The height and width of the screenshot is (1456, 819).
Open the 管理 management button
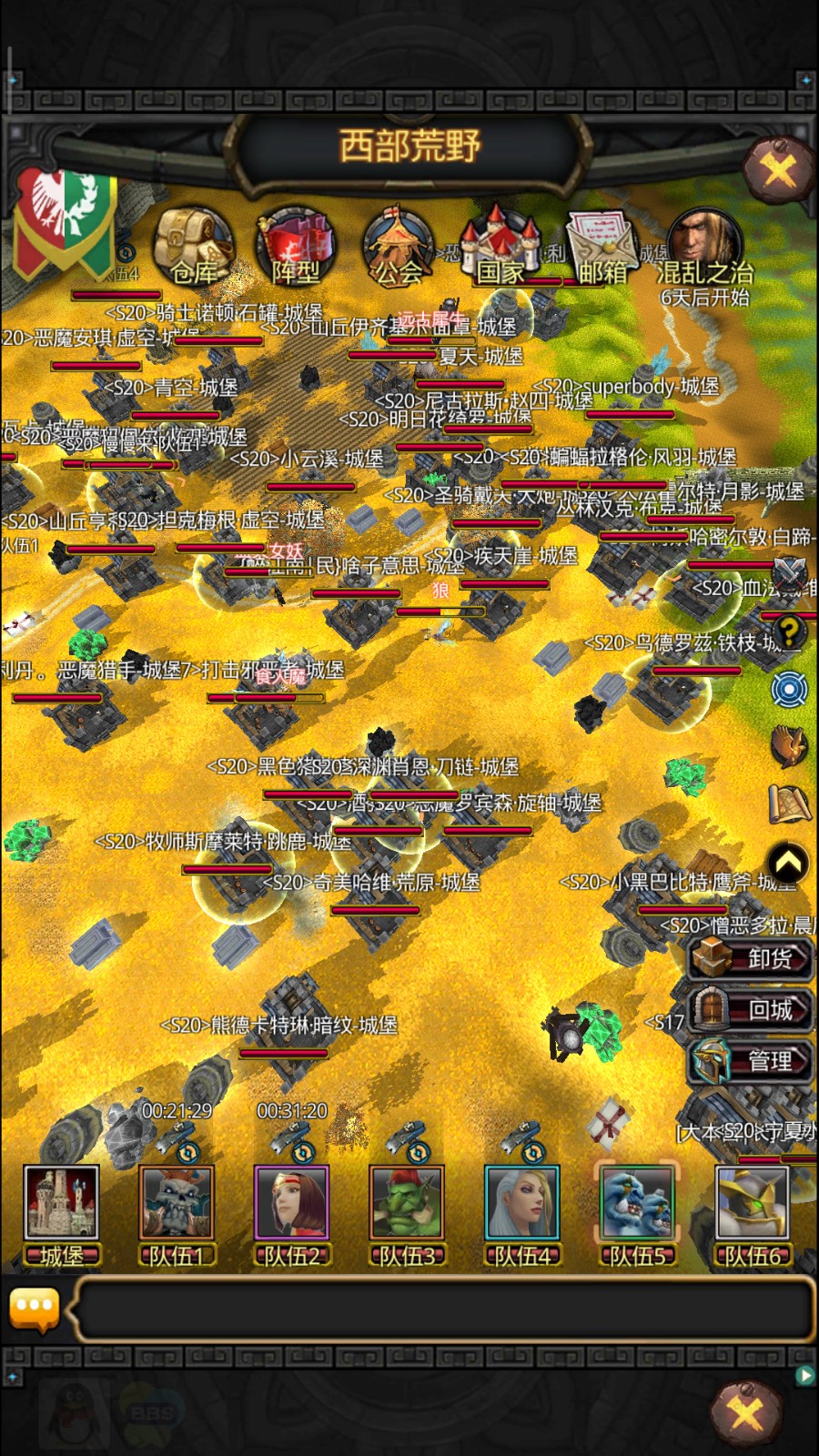tap(750, 1061)
